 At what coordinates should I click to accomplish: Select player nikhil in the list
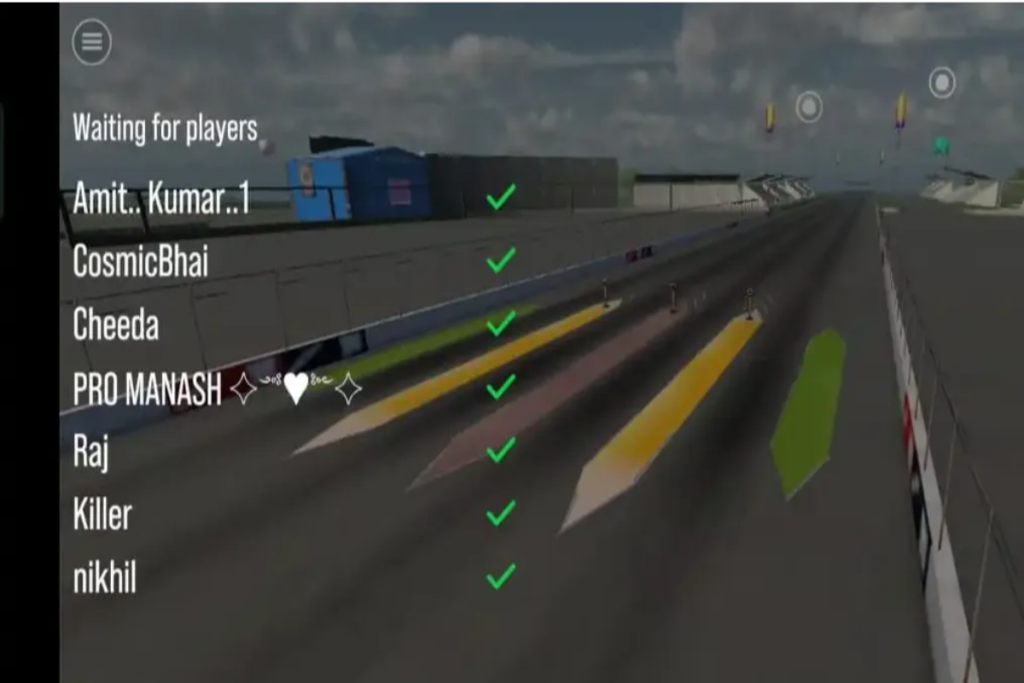click(104, 578)
